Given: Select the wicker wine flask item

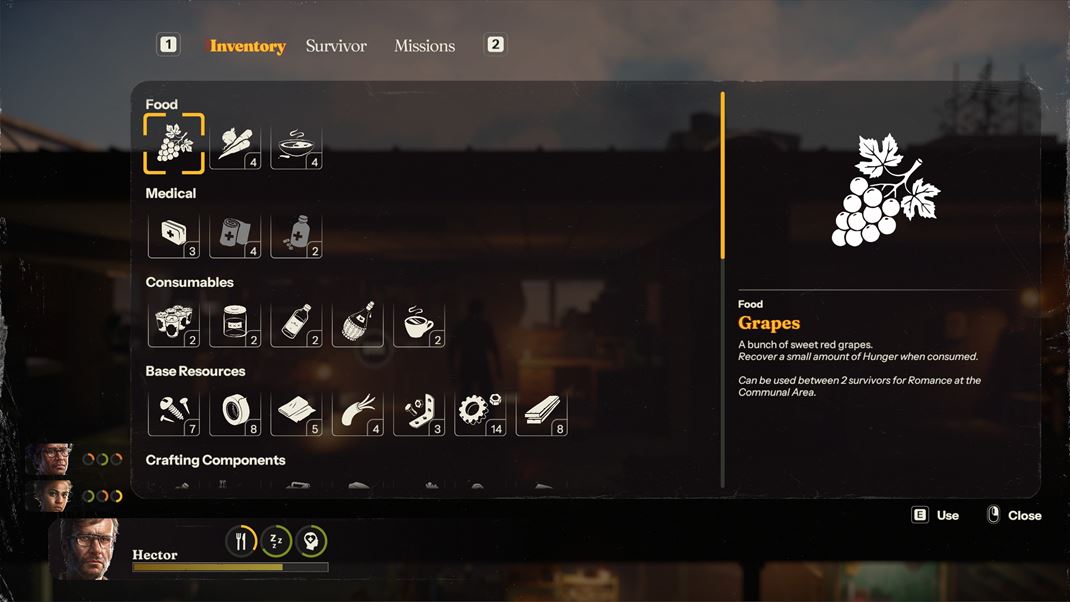Looking at the screenshot, I should click(x=358, y=324).
